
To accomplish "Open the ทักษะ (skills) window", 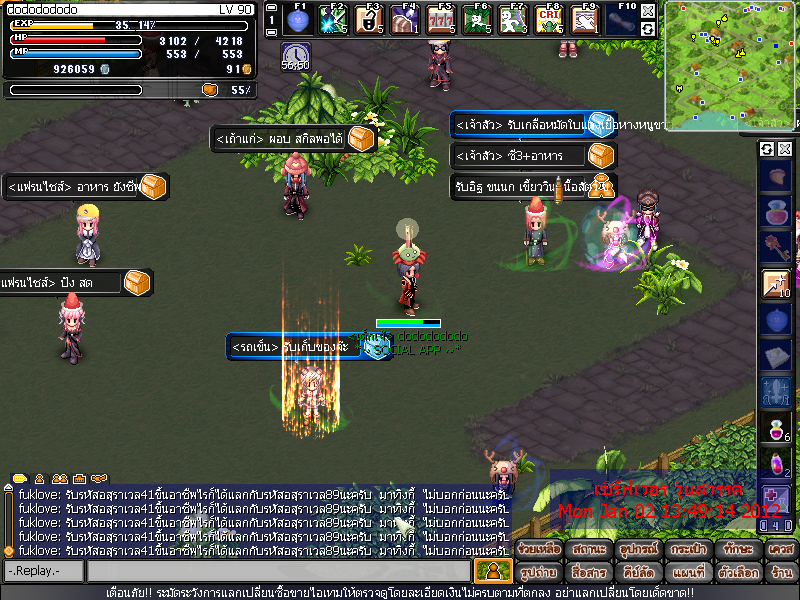I will 737,550.
